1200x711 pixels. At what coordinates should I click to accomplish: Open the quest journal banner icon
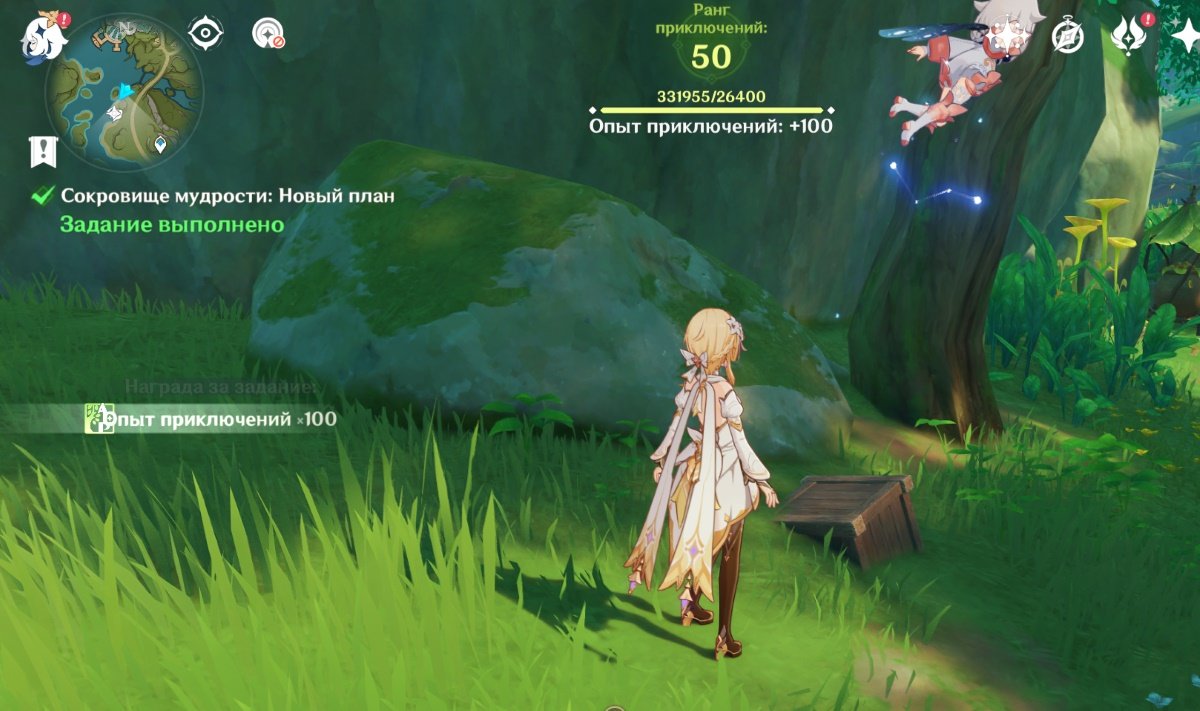[x=43, y=152]
